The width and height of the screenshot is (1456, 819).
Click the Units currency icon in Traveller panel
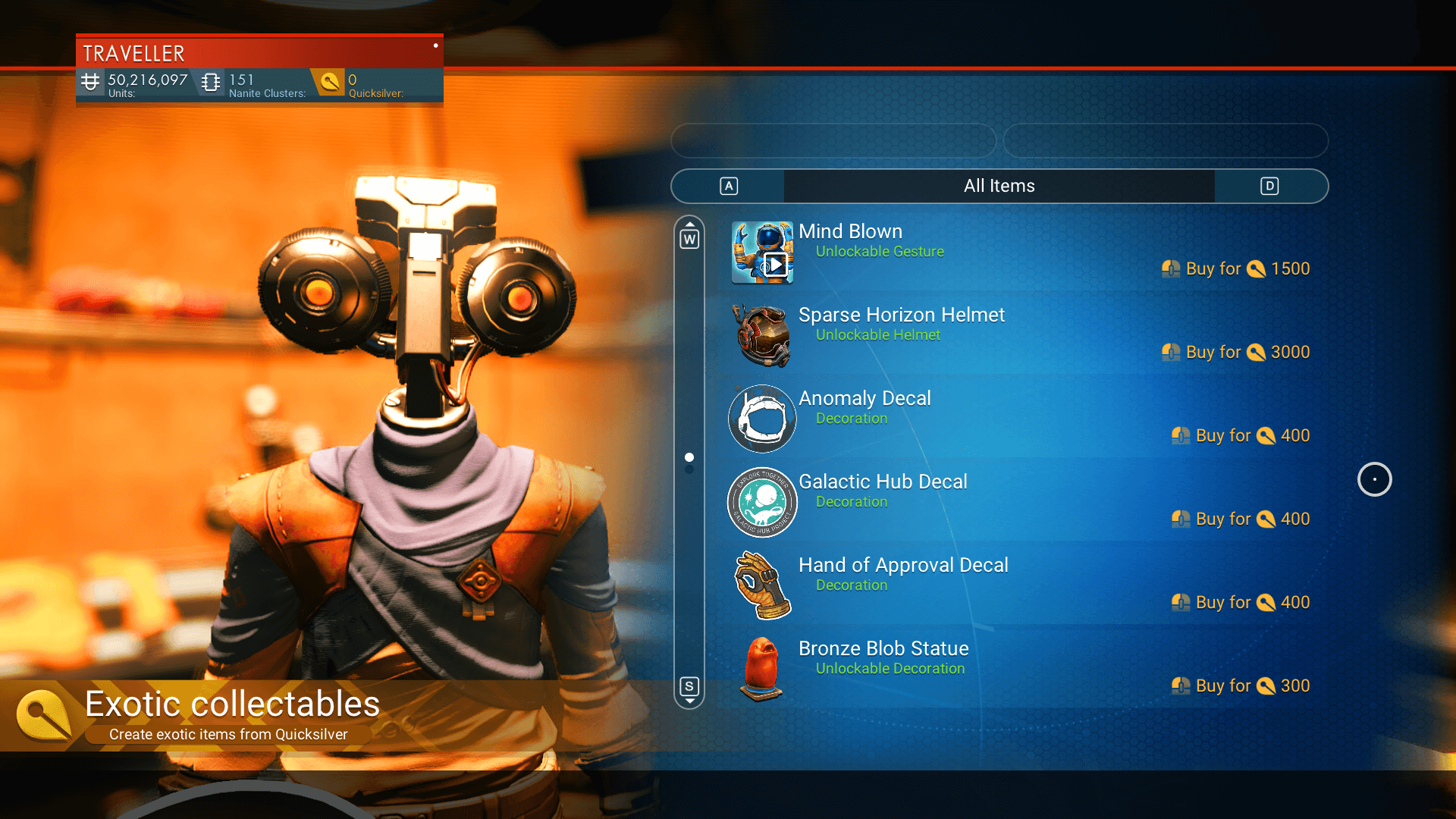coord(90,81)
